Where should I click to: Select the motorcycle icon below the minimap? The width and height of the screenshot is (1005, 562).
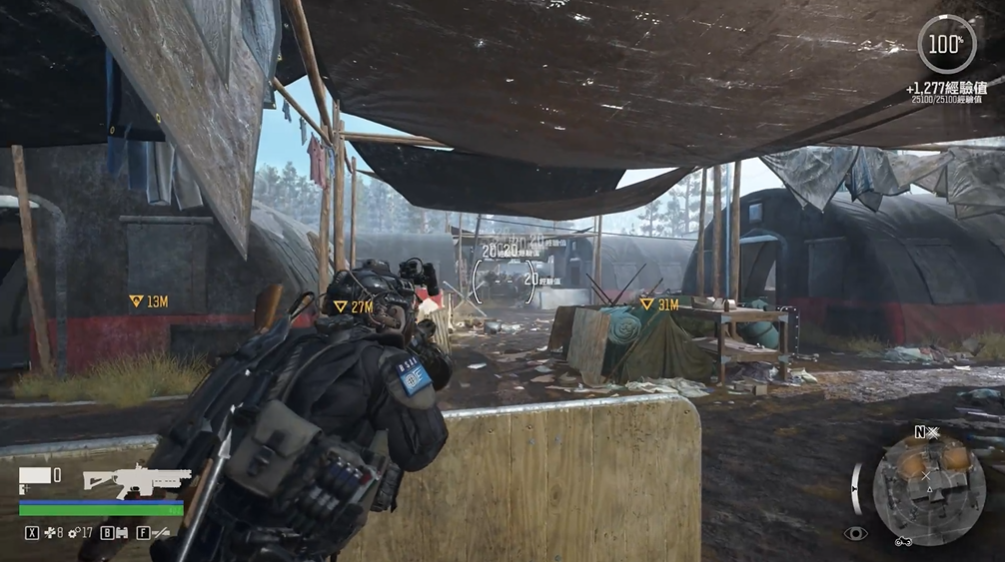click(x=903, y=542)
